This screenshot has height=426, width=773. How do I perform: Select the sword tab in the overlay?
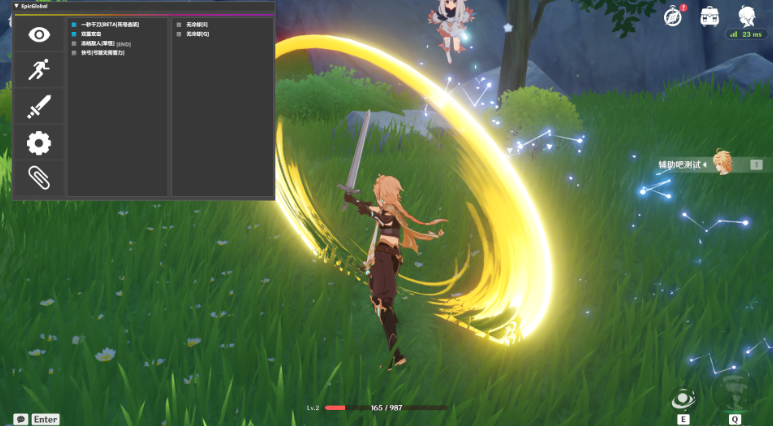[x=39, y=107]
